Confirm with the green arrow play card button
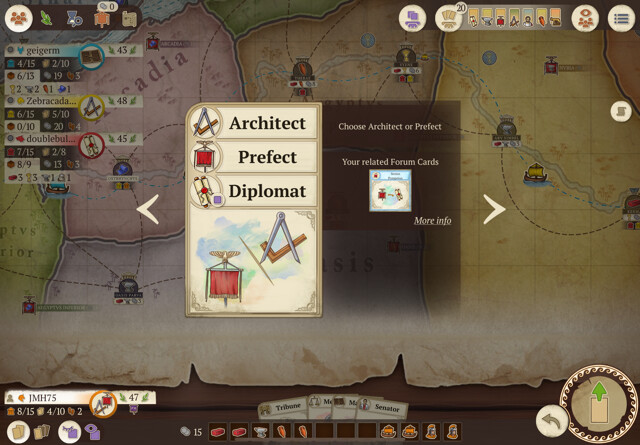The height and width of the screenshot is (445, 640). click(x=599, y=405)
